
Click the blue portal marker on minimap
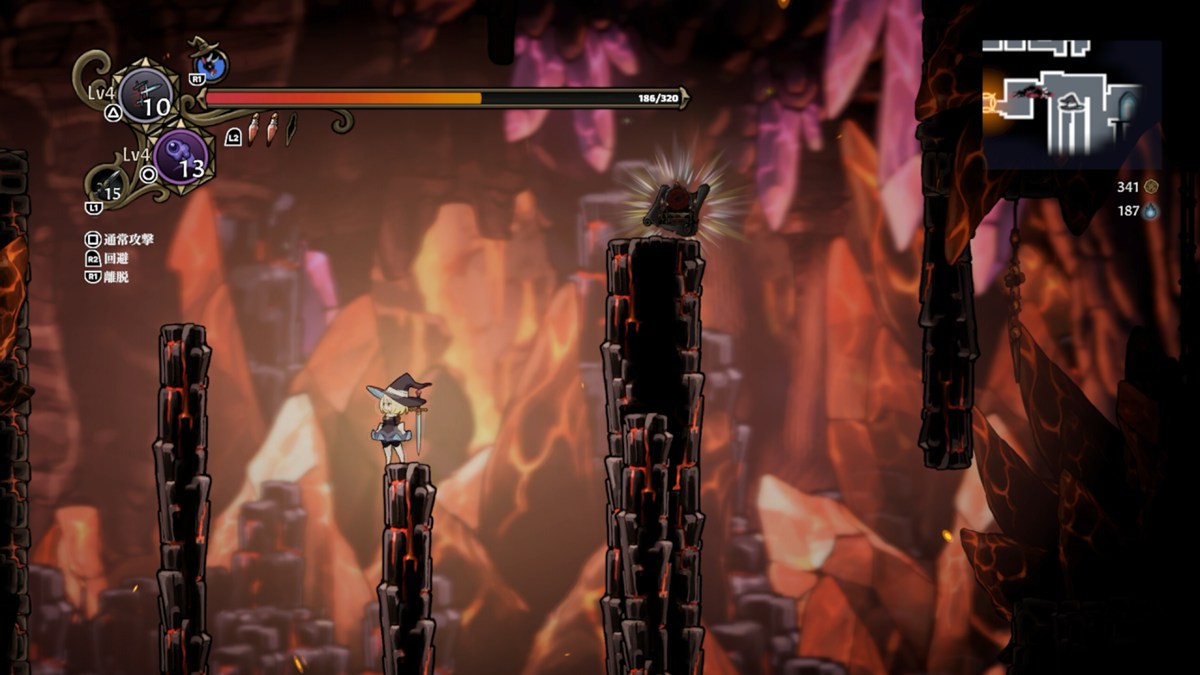coord(1128,103)
